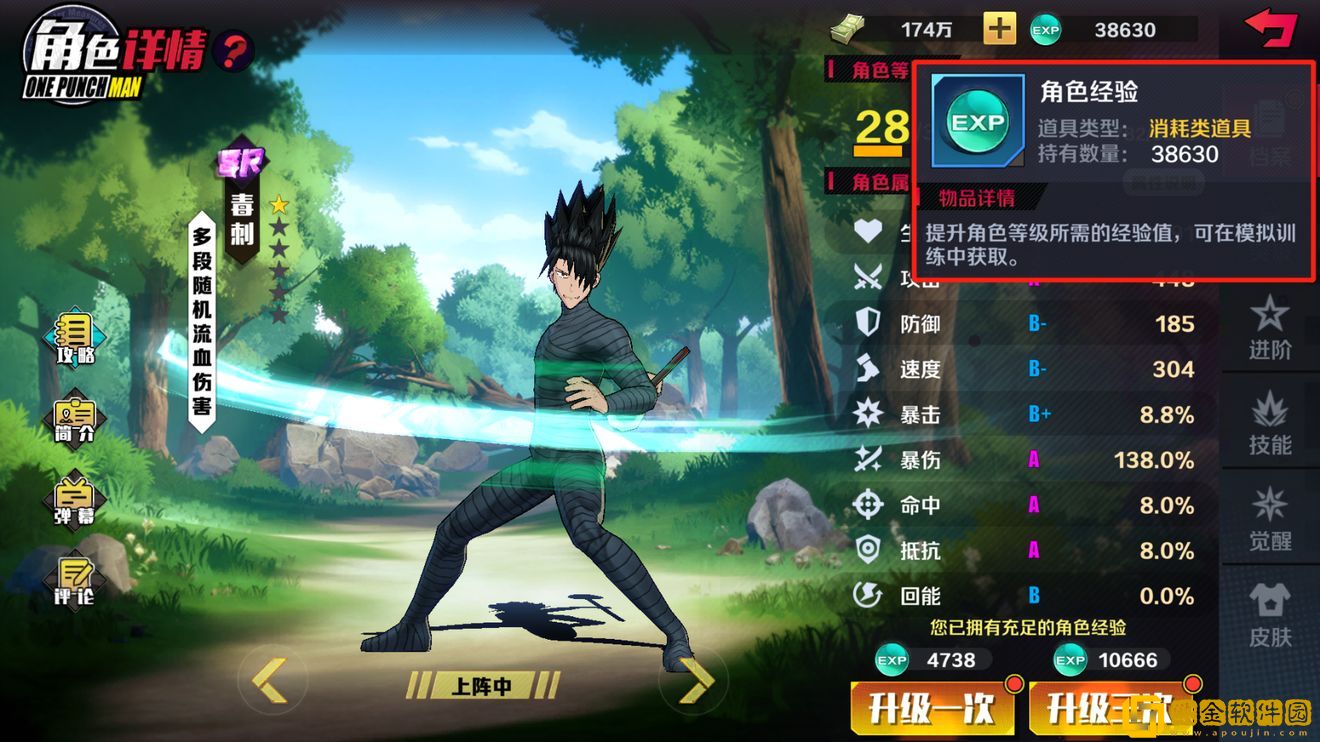Switch to the previous character with left arrow
Screen dimensions: 1320x742
(x=269, y=682)
